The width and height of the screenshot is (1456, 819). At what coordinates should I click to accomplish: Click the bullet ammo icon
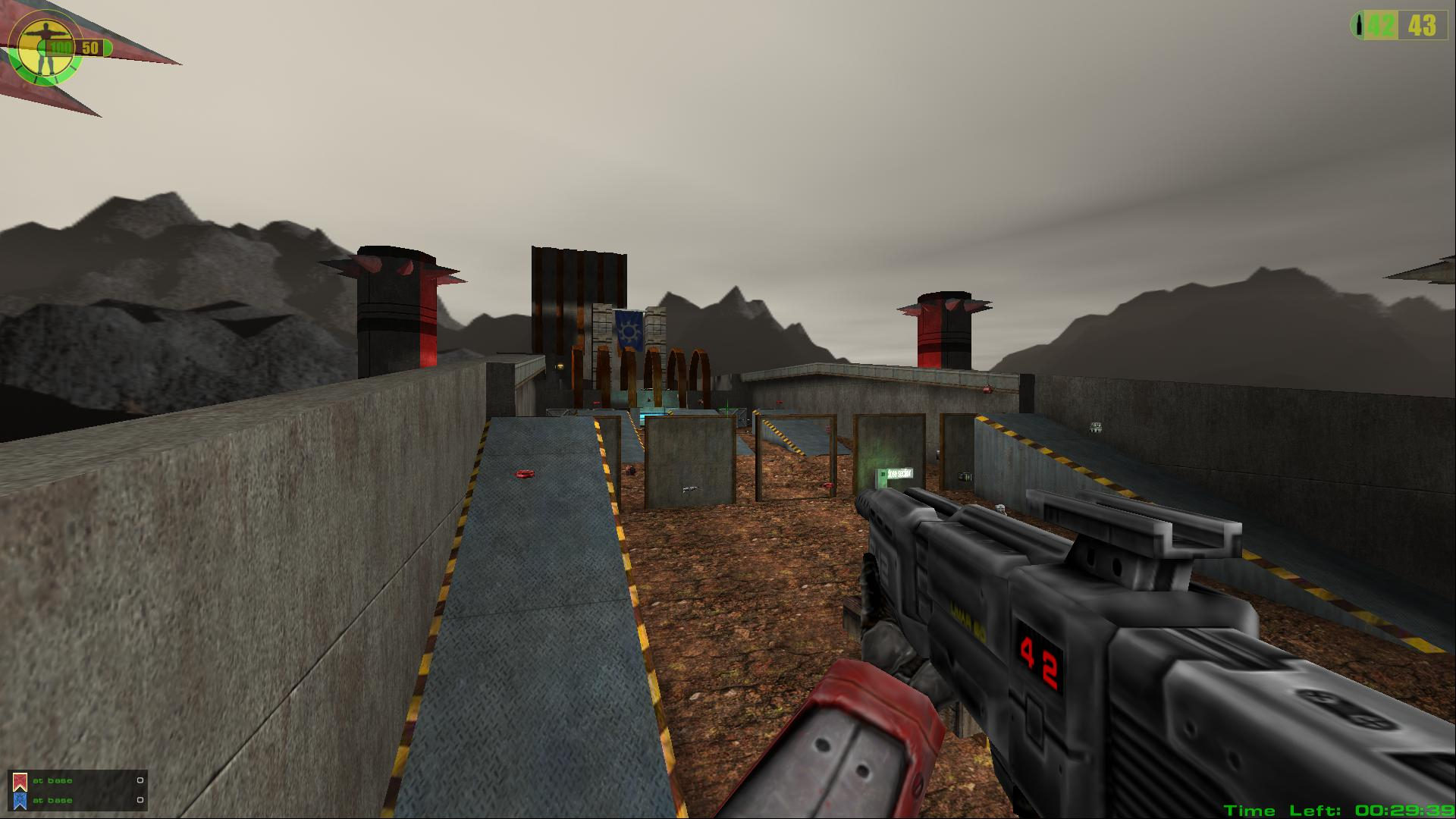click(1358, 26)
